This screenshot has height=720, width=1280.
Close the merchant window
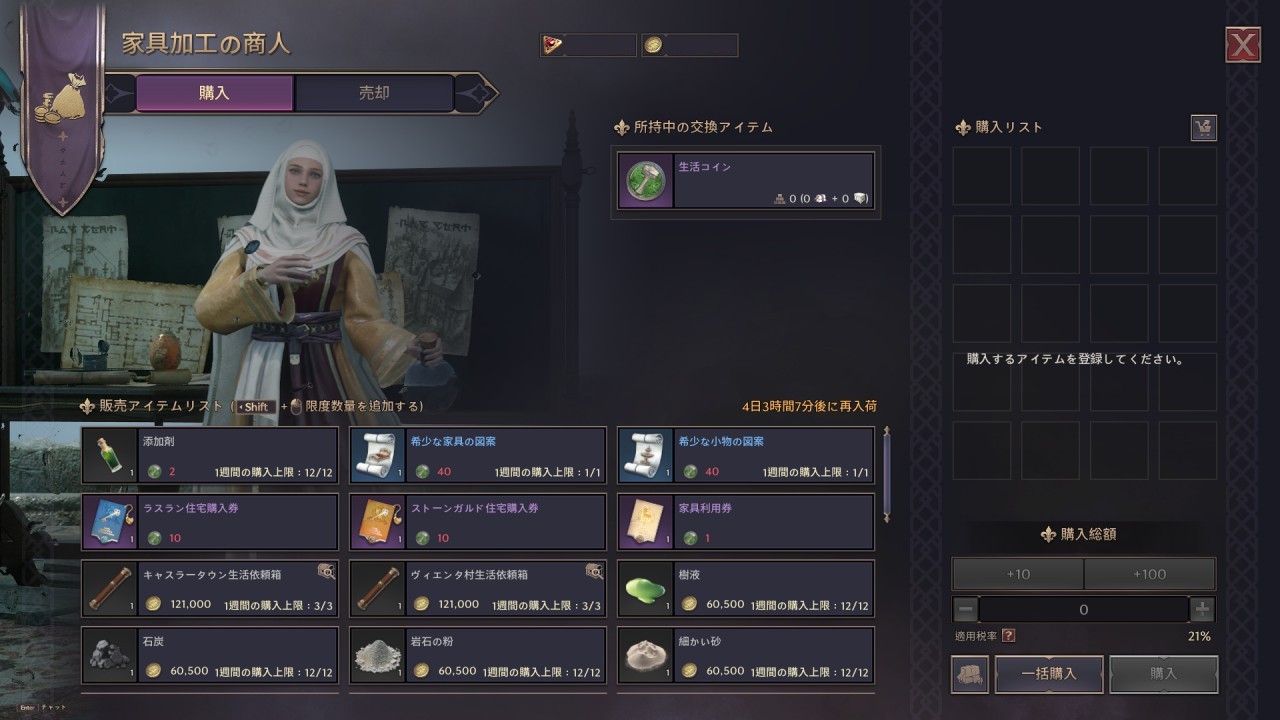pyautogui.click(x=1243, y=45)
